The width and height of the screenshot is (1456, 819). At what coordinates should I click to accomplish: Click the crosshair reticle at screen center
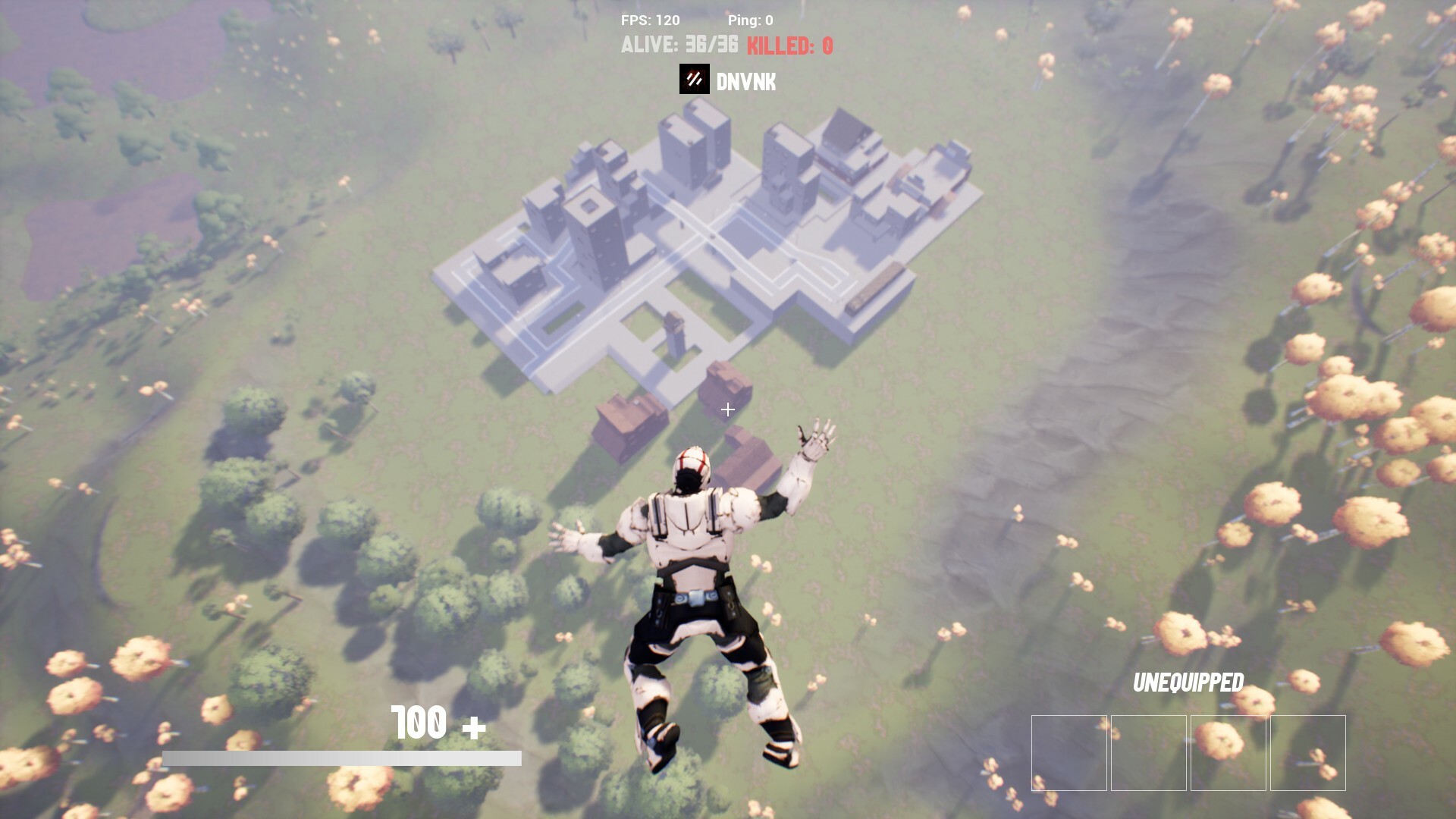pos(727,409)
